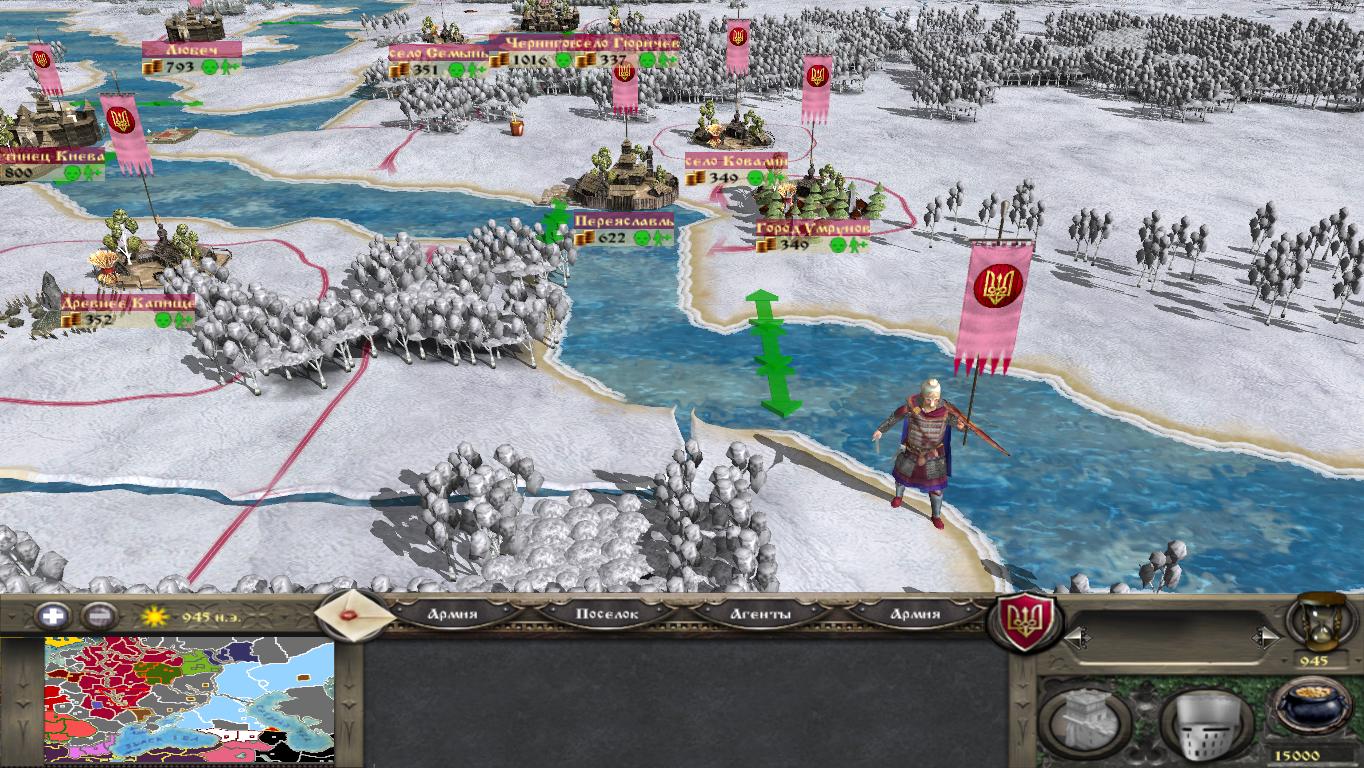The image size is (1364, 768).
Task: Click the left arrow in the unit card strip
Action: click(x=1077, y=636)
